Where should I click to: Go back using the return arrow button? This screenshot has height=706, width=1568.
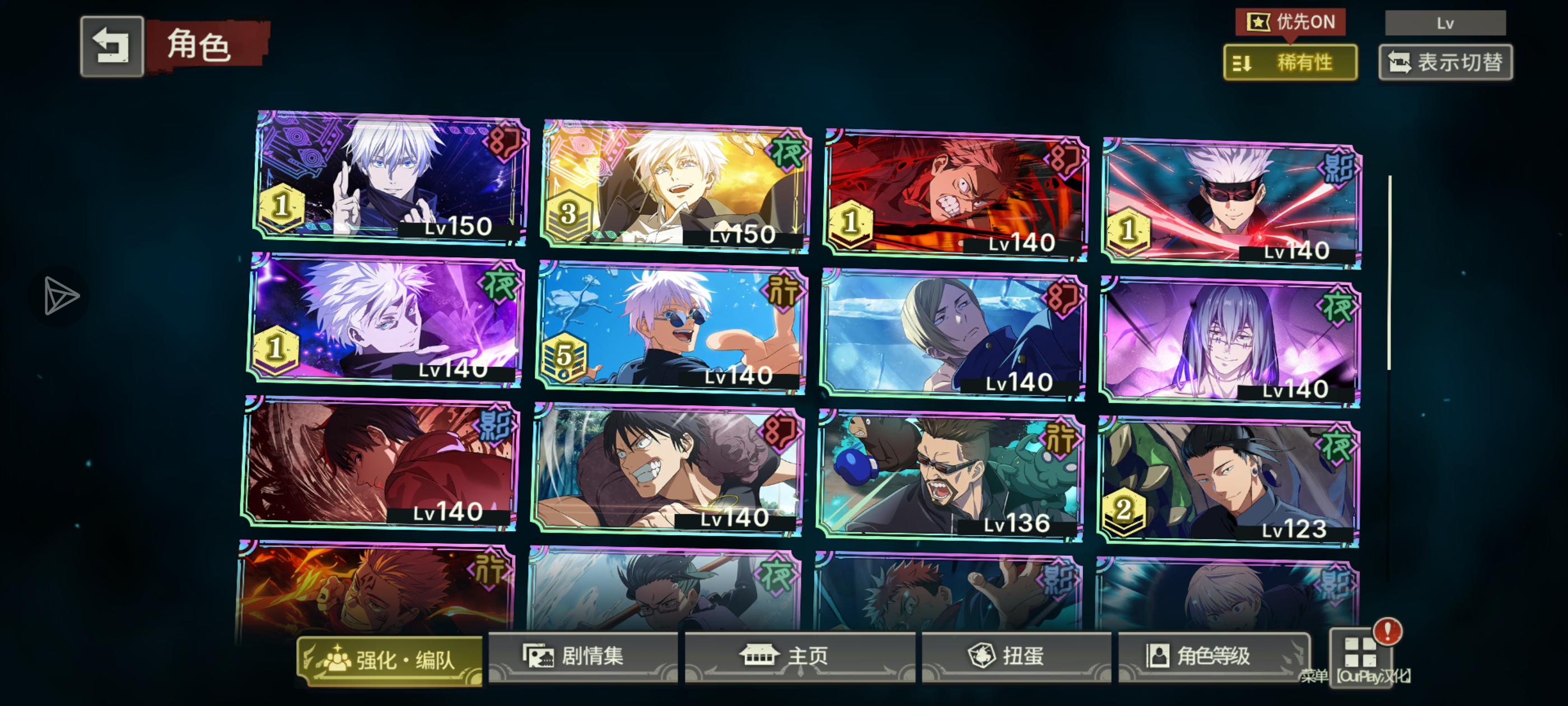pos(112,47)
